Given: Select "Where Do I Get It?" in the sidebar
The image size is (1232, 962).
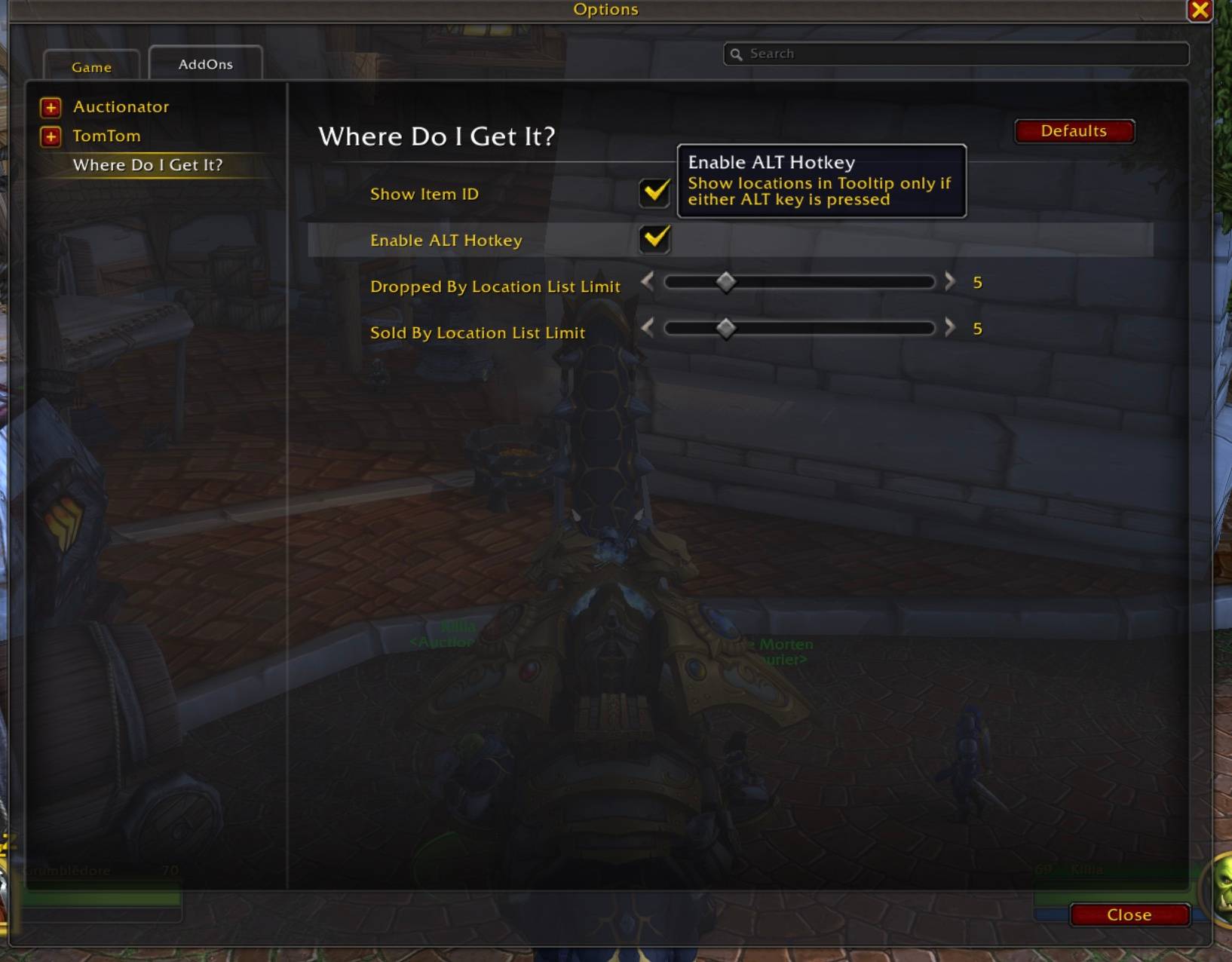Looking at the screenshot, I should tap(149, 165).
